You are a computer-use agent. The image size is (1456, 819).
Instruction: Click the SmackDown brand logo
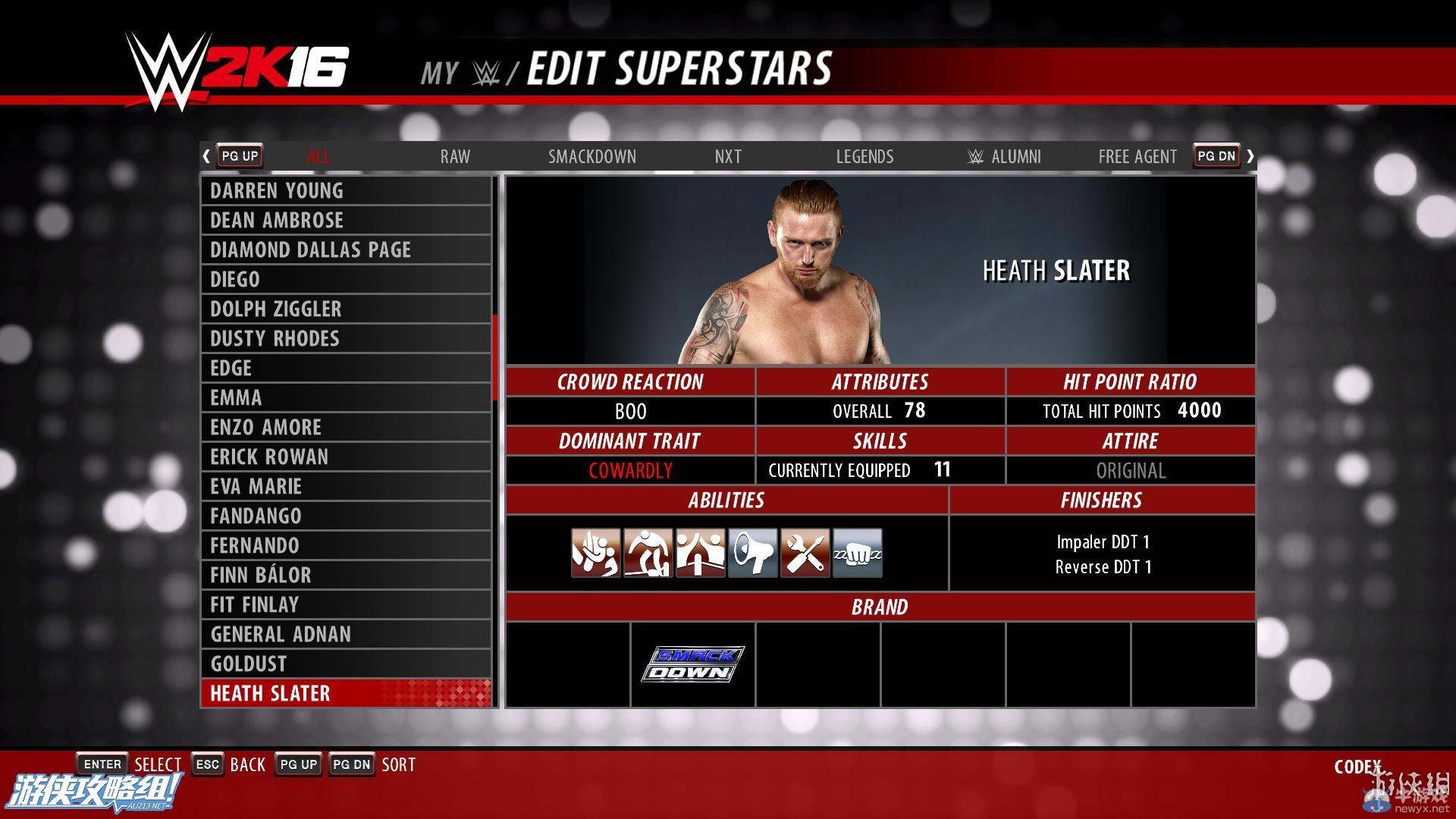pos(692,662)
